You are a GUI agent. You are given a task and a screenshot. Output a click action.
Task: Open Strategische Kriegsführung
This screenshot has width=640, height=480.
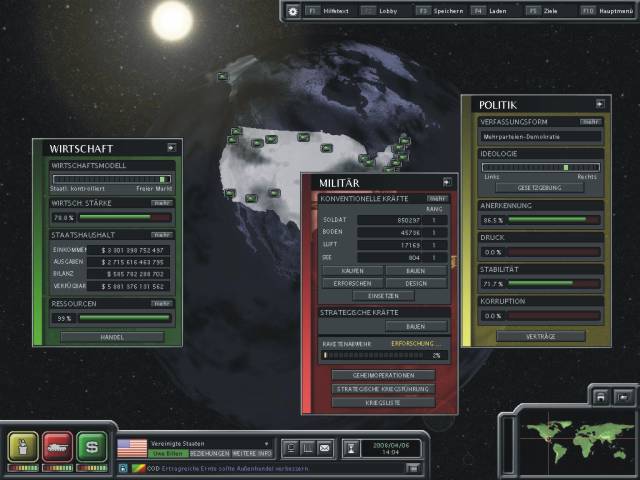click(x=383, y=388)
